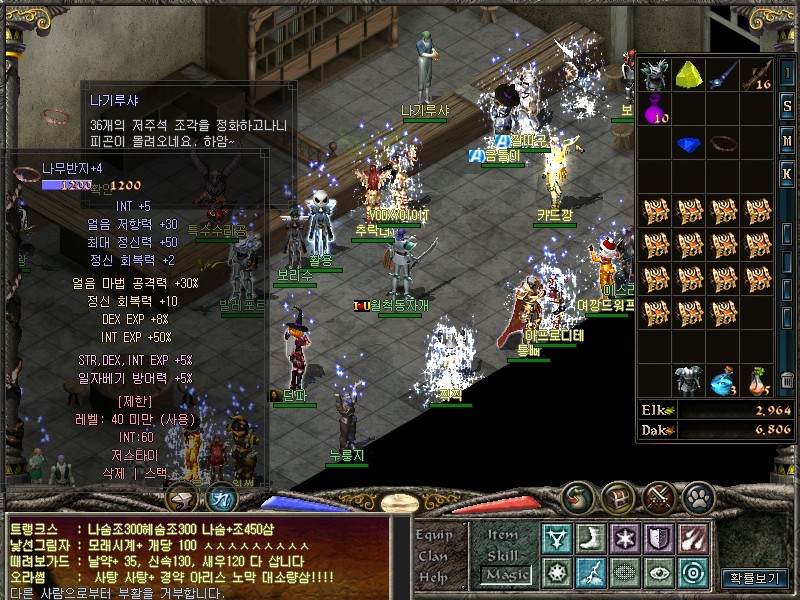Screen dimensions: 800x600
Task: Open the Help menu
Action: point(434,577)
